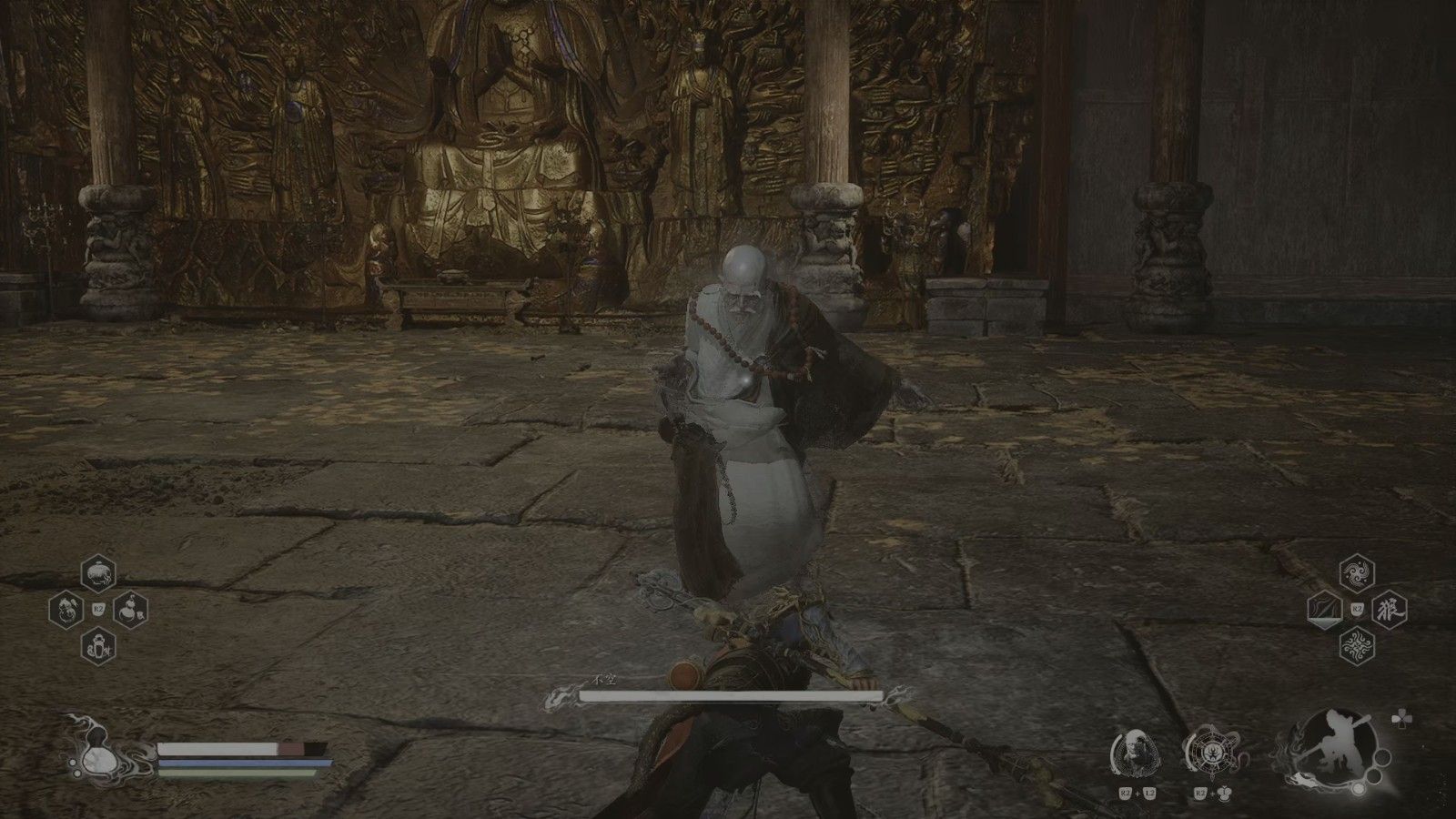Cast the swirling cloud spell

1357,573
